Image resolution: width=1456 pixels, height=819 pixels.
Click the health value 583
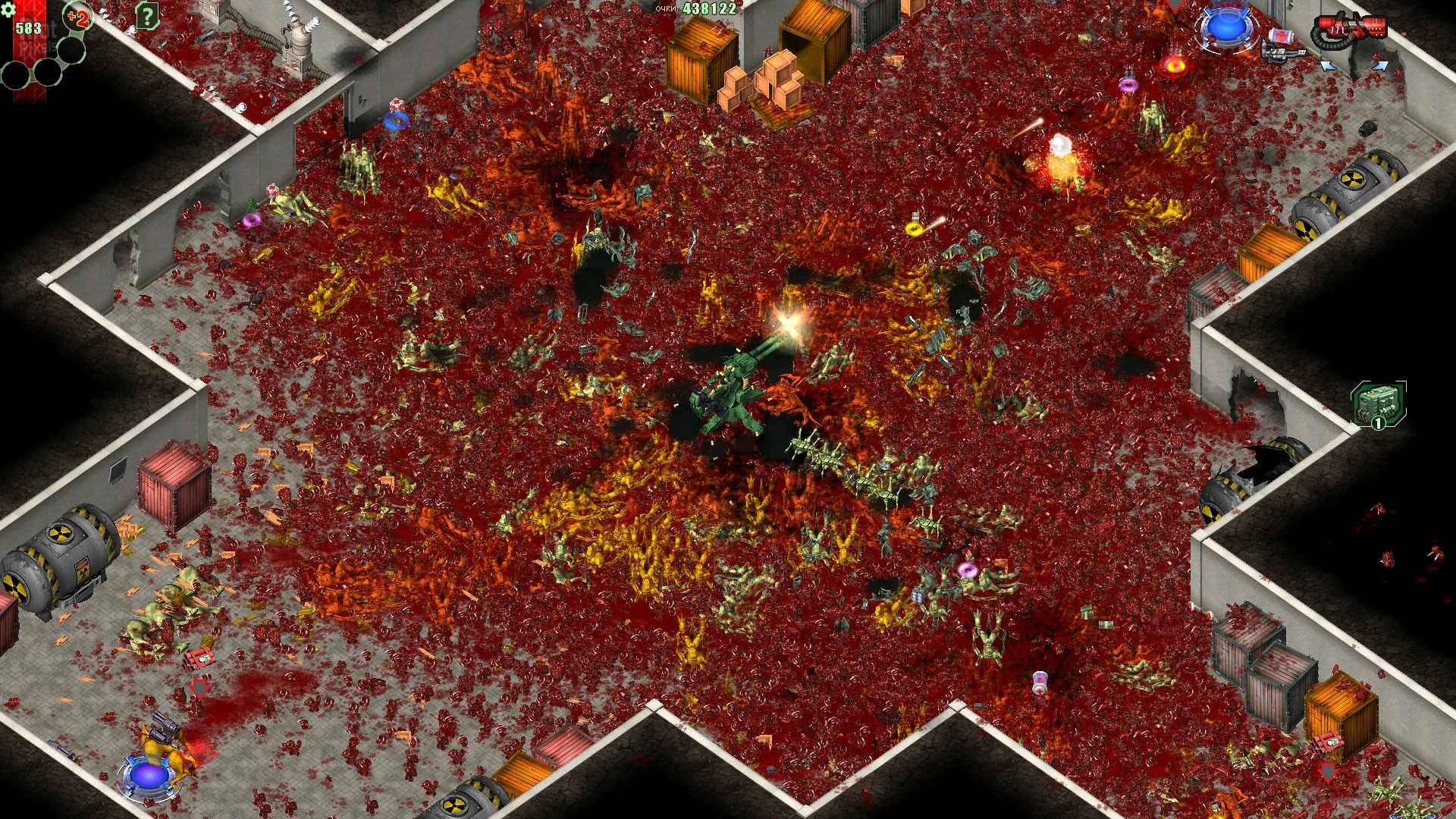pos(27,27)
